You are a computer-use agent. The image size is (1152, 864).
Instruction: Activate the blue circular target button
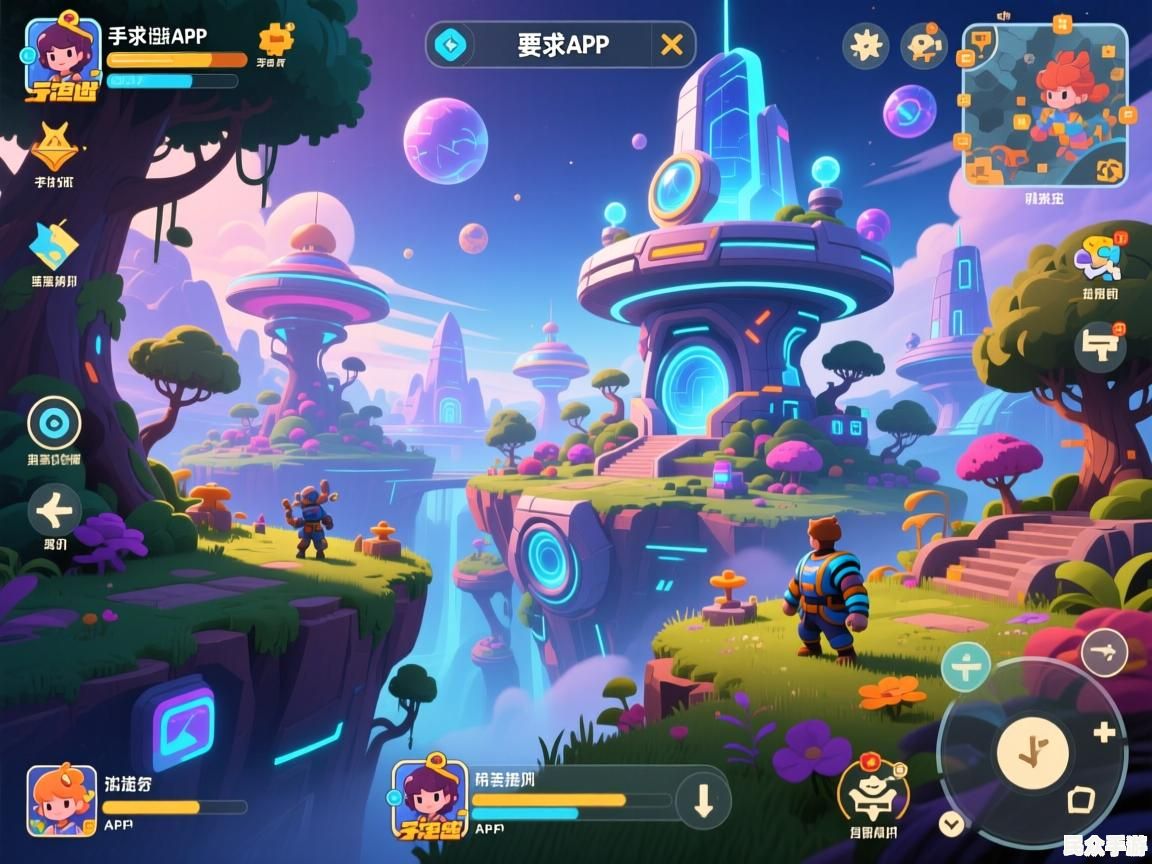click(54, 423)
